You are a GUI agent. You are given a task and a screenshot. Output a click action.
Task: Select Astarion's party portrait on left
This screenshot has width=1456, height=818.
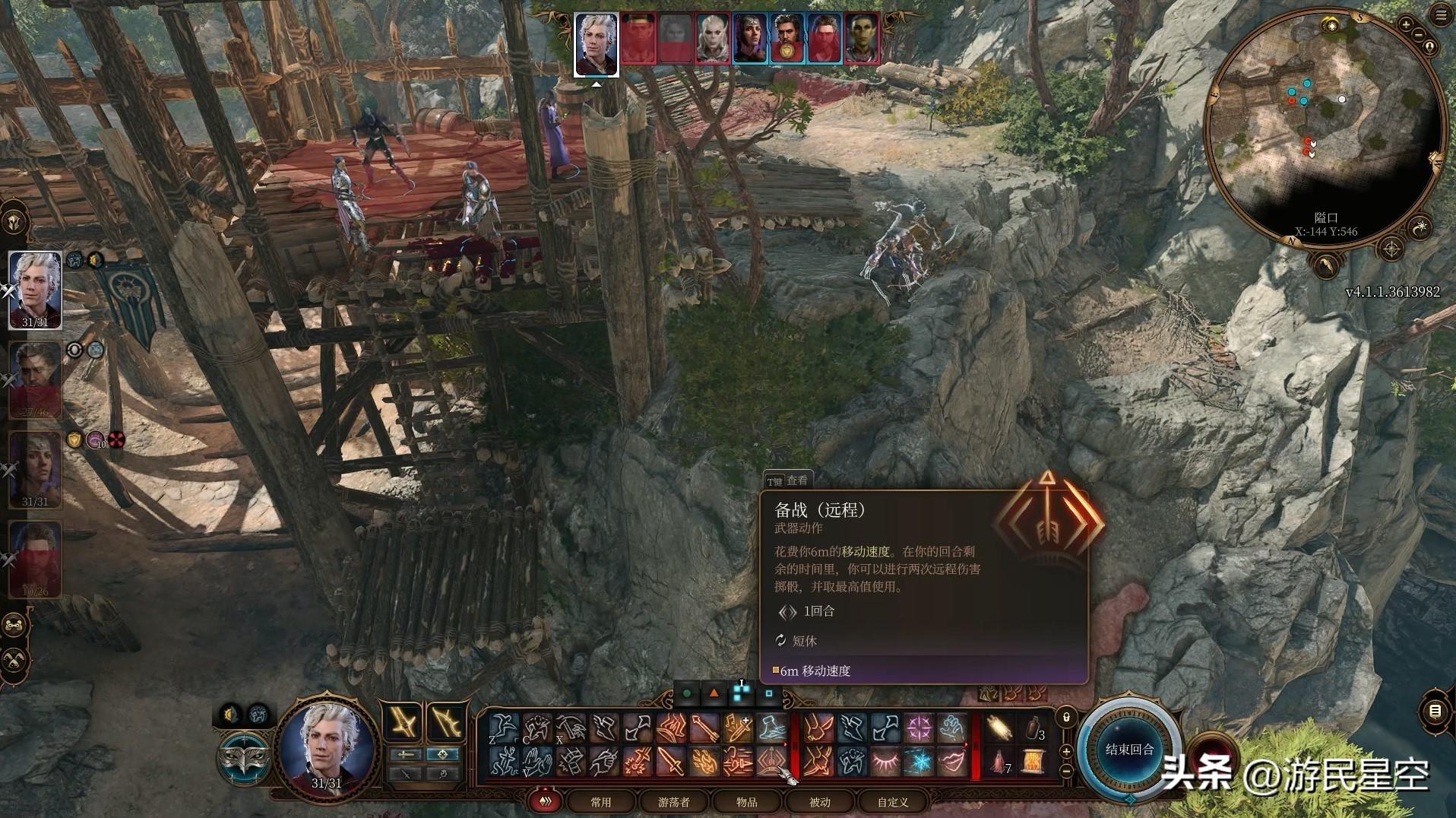tap(35, 290)
